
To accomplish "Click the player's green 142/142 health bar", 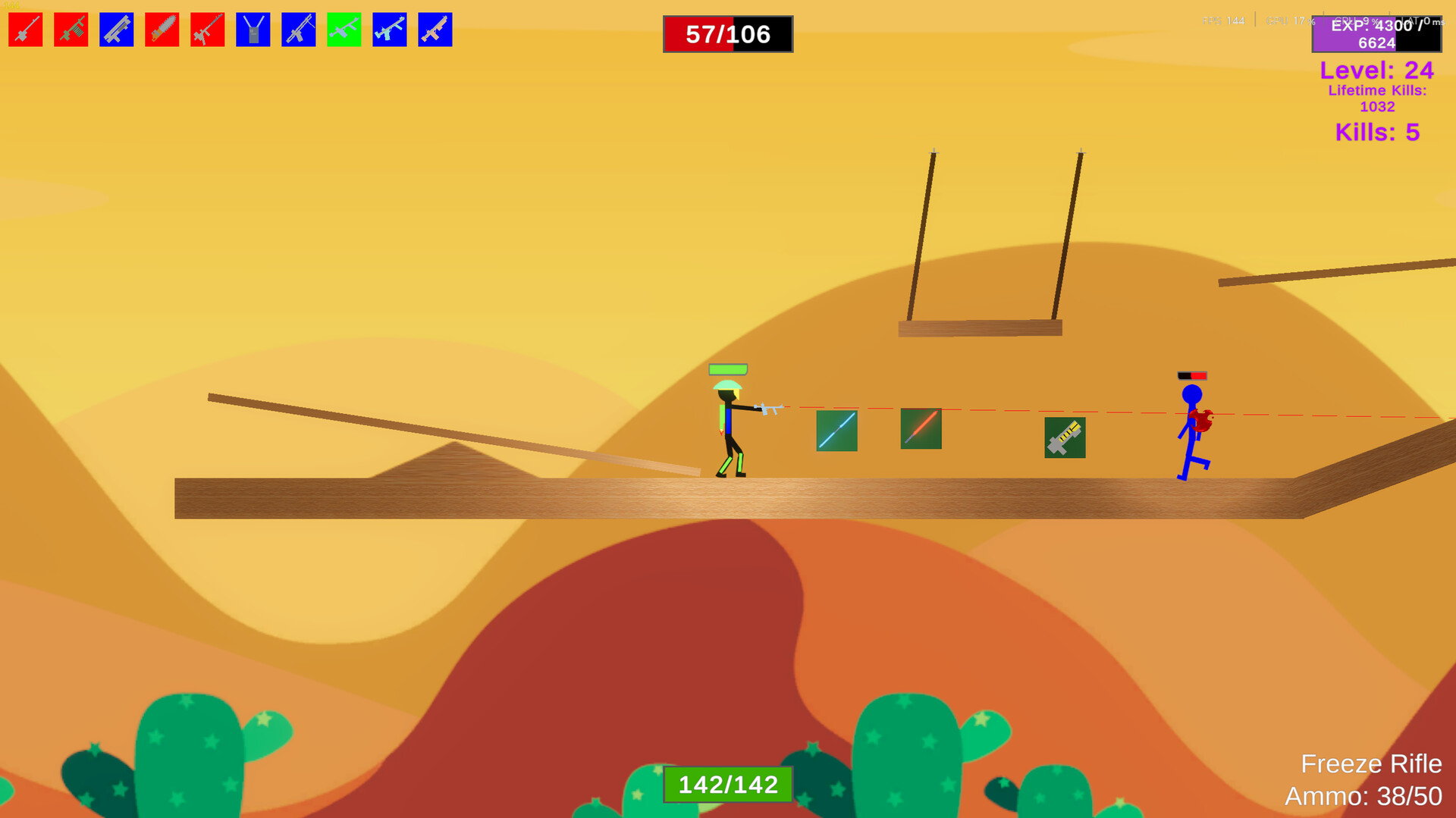I will pyautogui.click(x=727, y=785).
